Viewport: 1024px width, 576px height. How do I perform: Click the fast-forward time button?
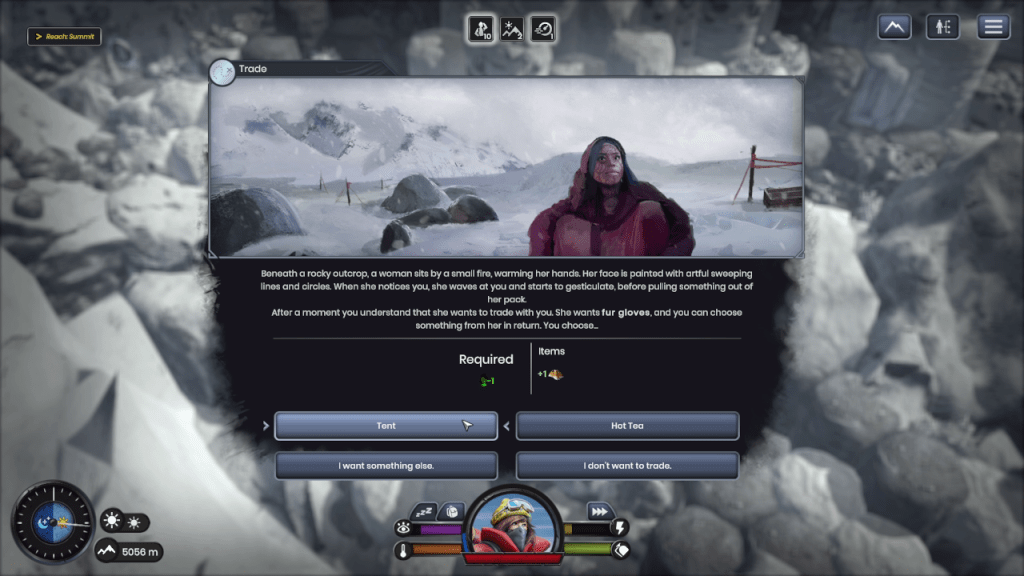click(x=599, y=510)
